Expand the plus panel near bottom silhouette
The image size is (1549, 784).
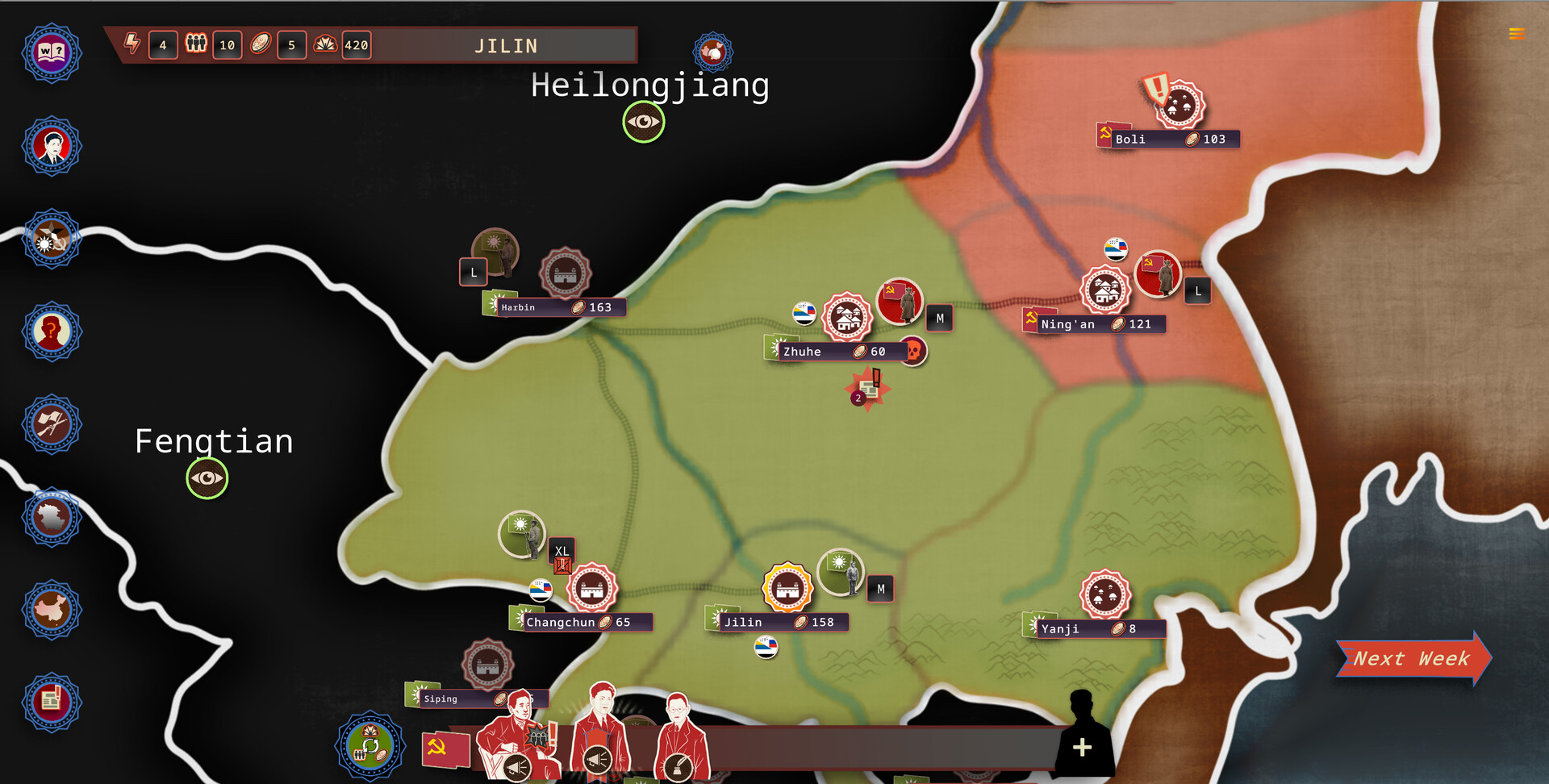pyautogui.click(x=1082, y=749)
